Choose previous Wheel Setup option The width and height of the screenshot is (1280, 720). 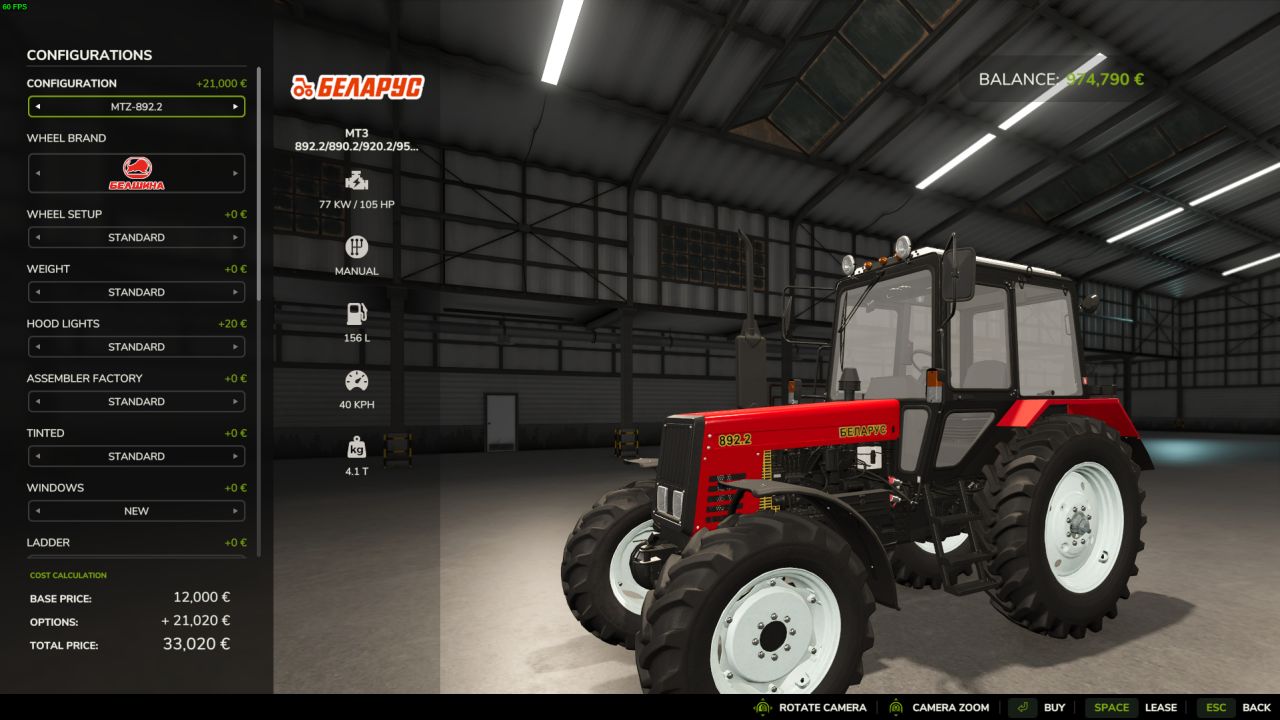click(37, 238)
